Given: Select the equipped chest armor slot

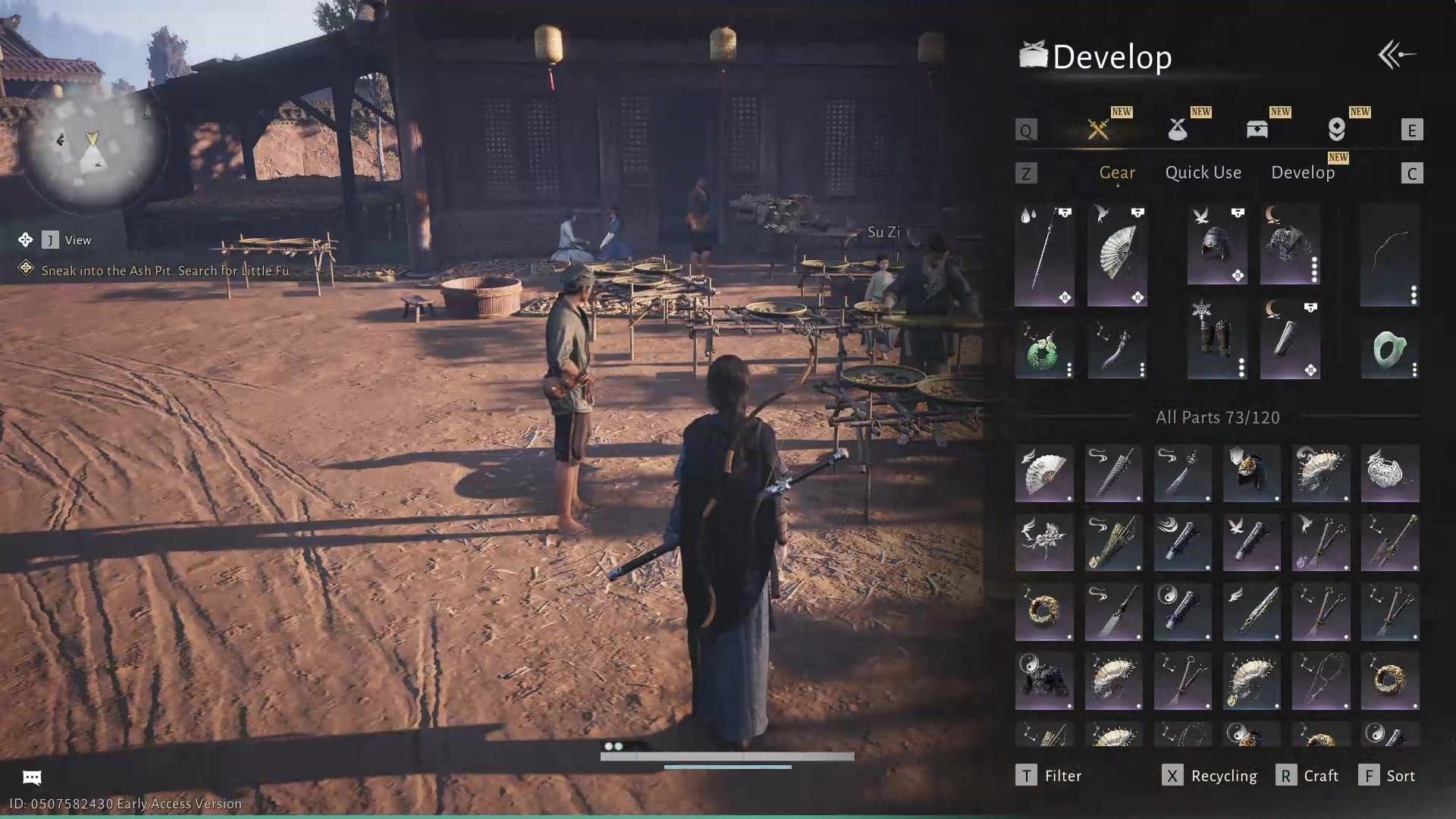Looking at the screenshot, I should coord(1290,244).
